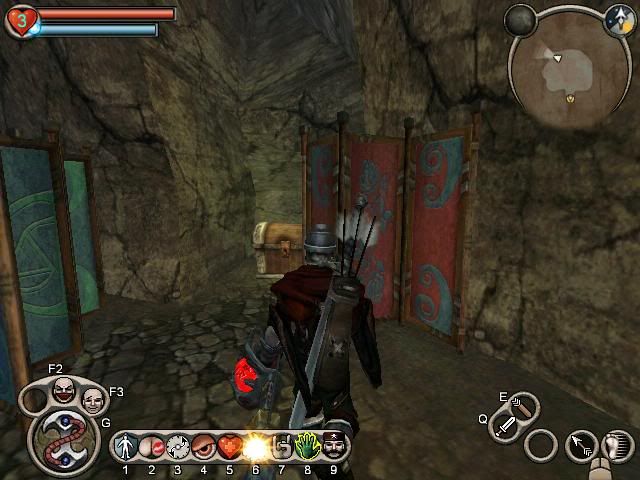Click the arrow shot action icon
The width and height of the screenshot is (640, 480).
click(x=581, y=445)
